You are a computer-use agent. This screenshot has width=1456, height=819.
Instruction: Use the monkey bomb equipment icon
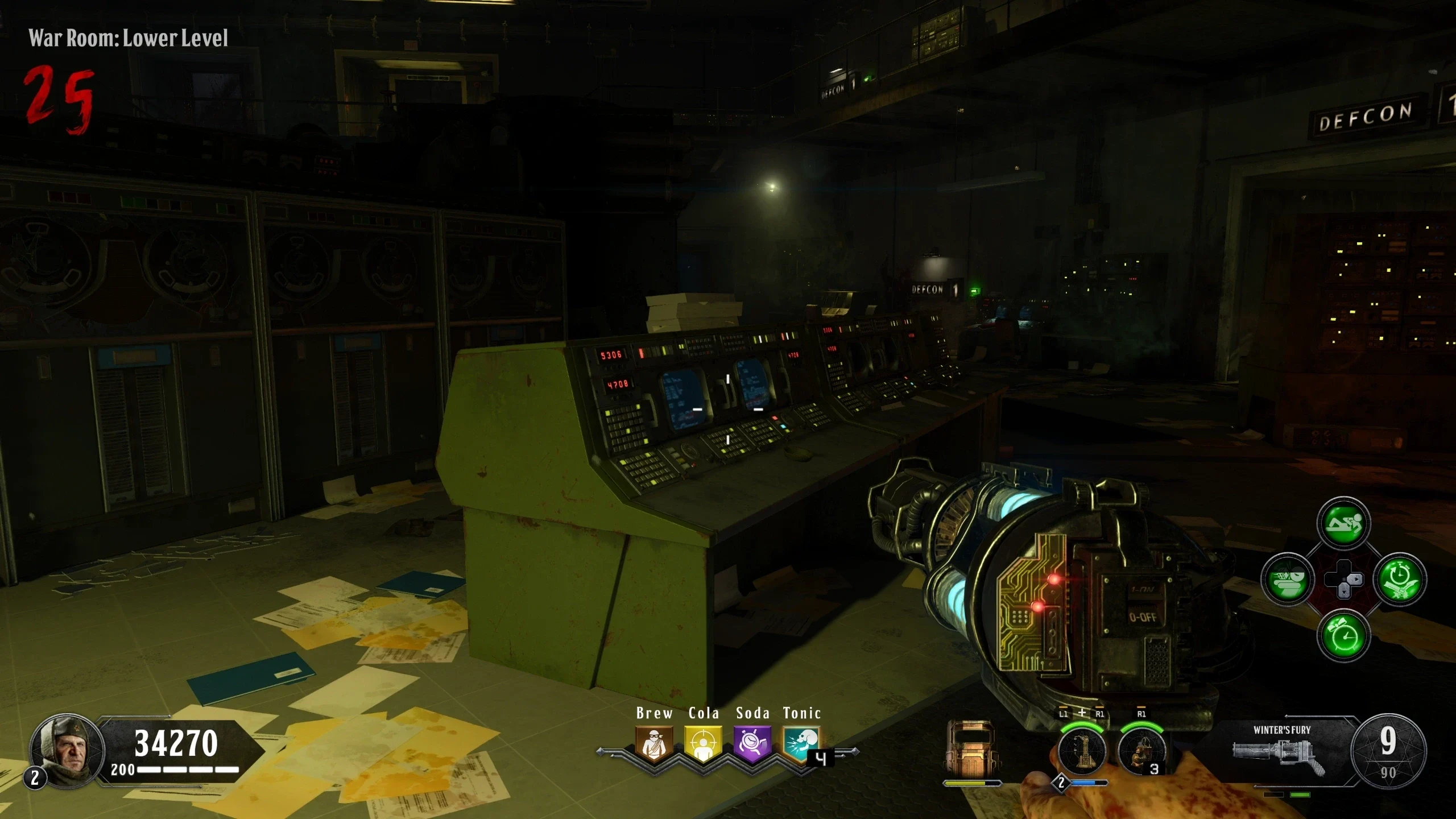pyautogui.click(x=1141, y=751)
